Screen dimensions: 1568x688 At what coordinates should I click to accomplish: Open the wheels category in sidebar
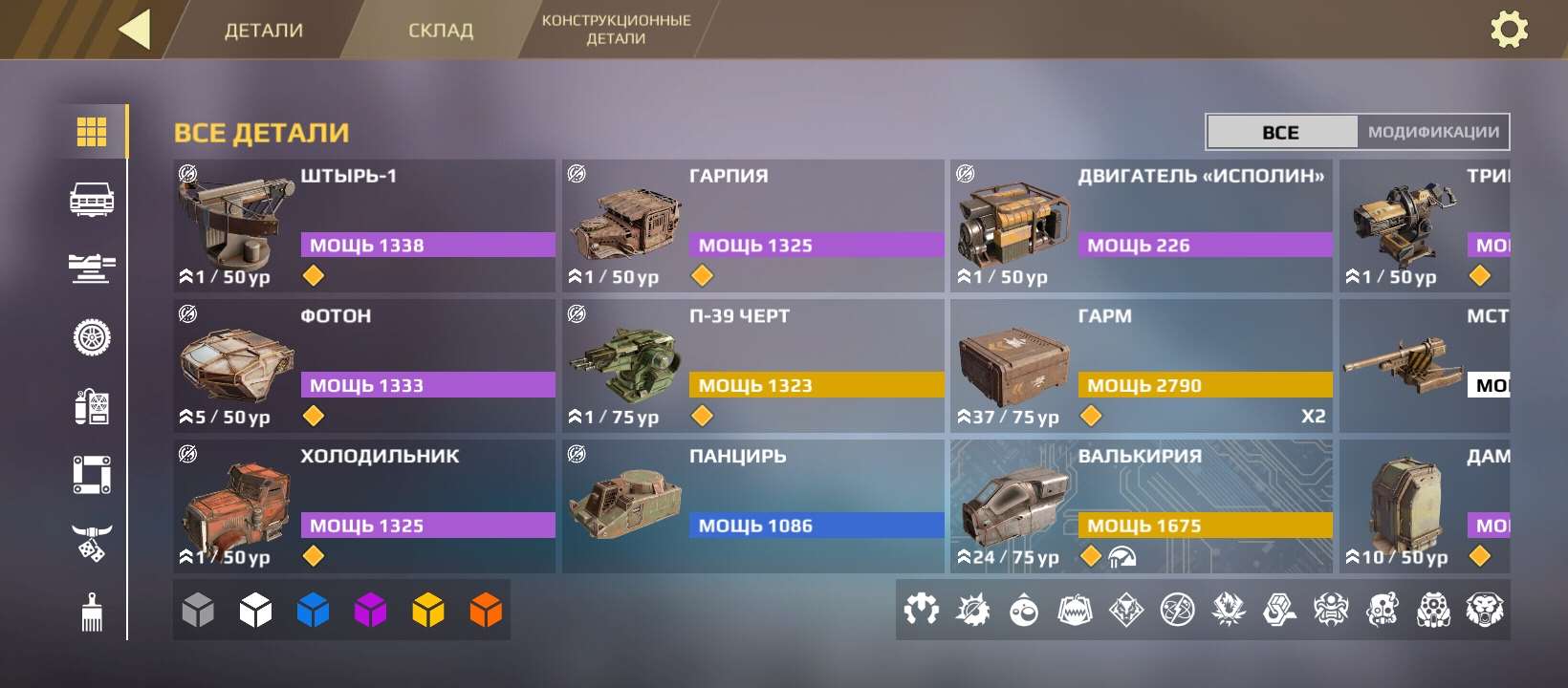point(93,337)
